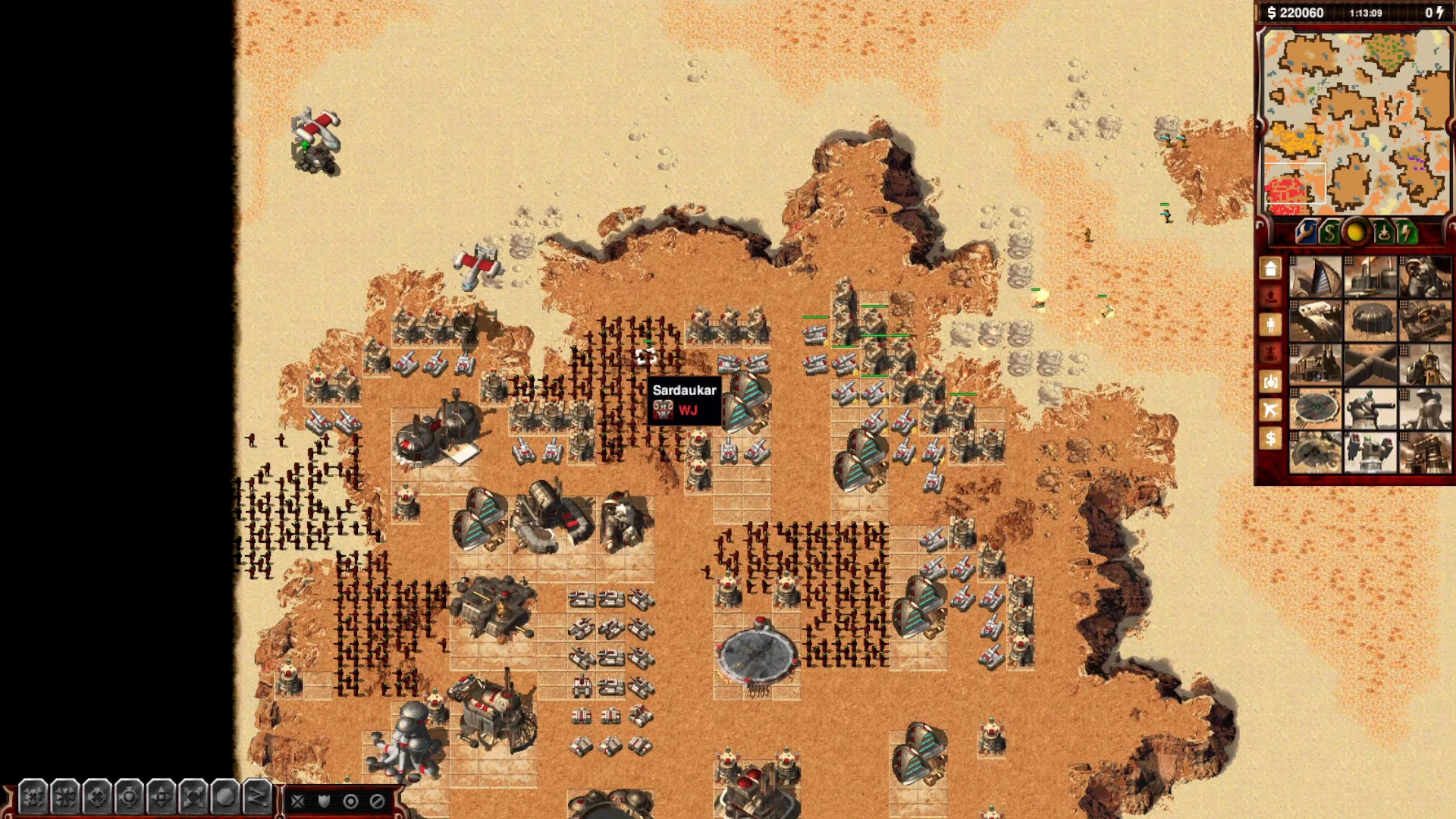
Task: Choose the crossed-pipes Wall build icon
Action: [1370, 365]
